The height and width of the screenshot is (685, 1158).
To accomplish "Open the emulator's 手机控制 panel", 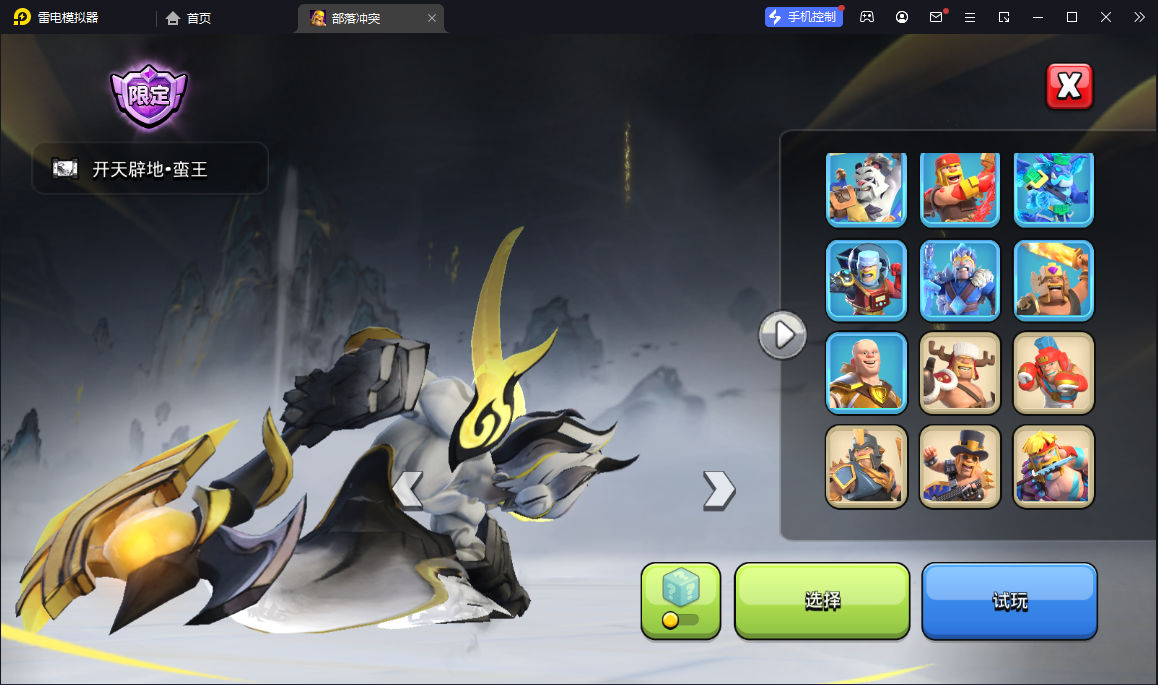I will pos(804,17).
